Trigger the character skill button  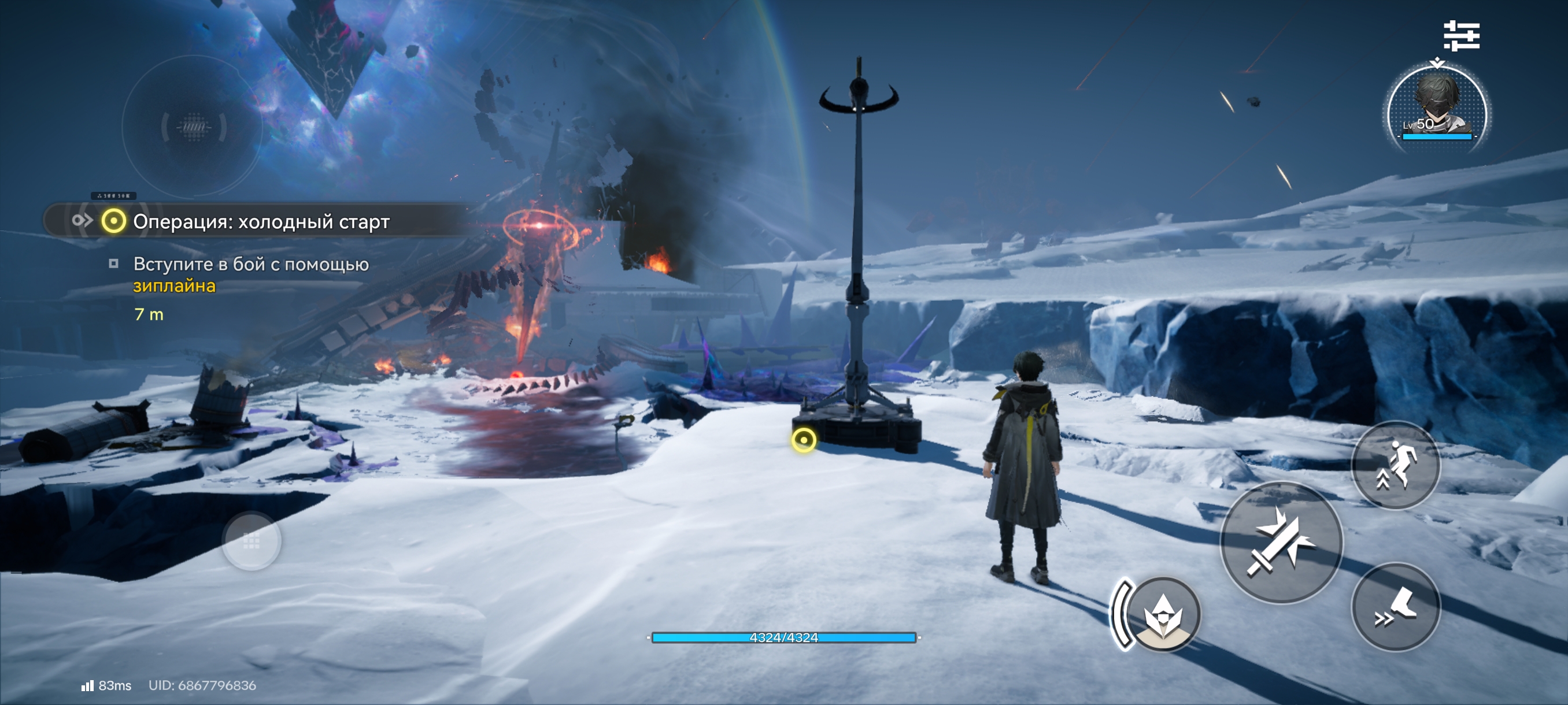pyautogui.click(x=1163, y=614)
